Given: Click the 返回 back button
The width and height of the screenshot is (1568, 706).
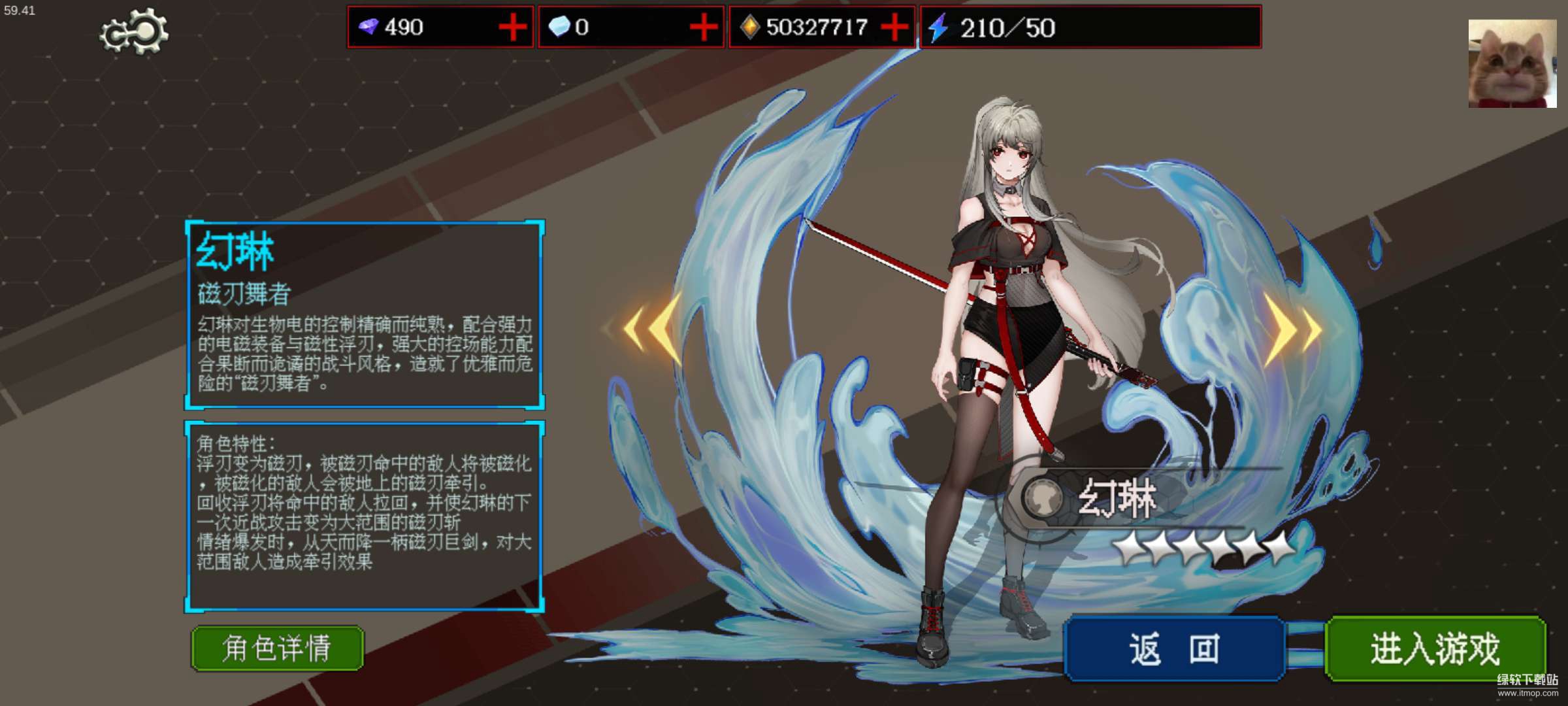Looking at the screenshot, I should click(x=1174, y=649).
